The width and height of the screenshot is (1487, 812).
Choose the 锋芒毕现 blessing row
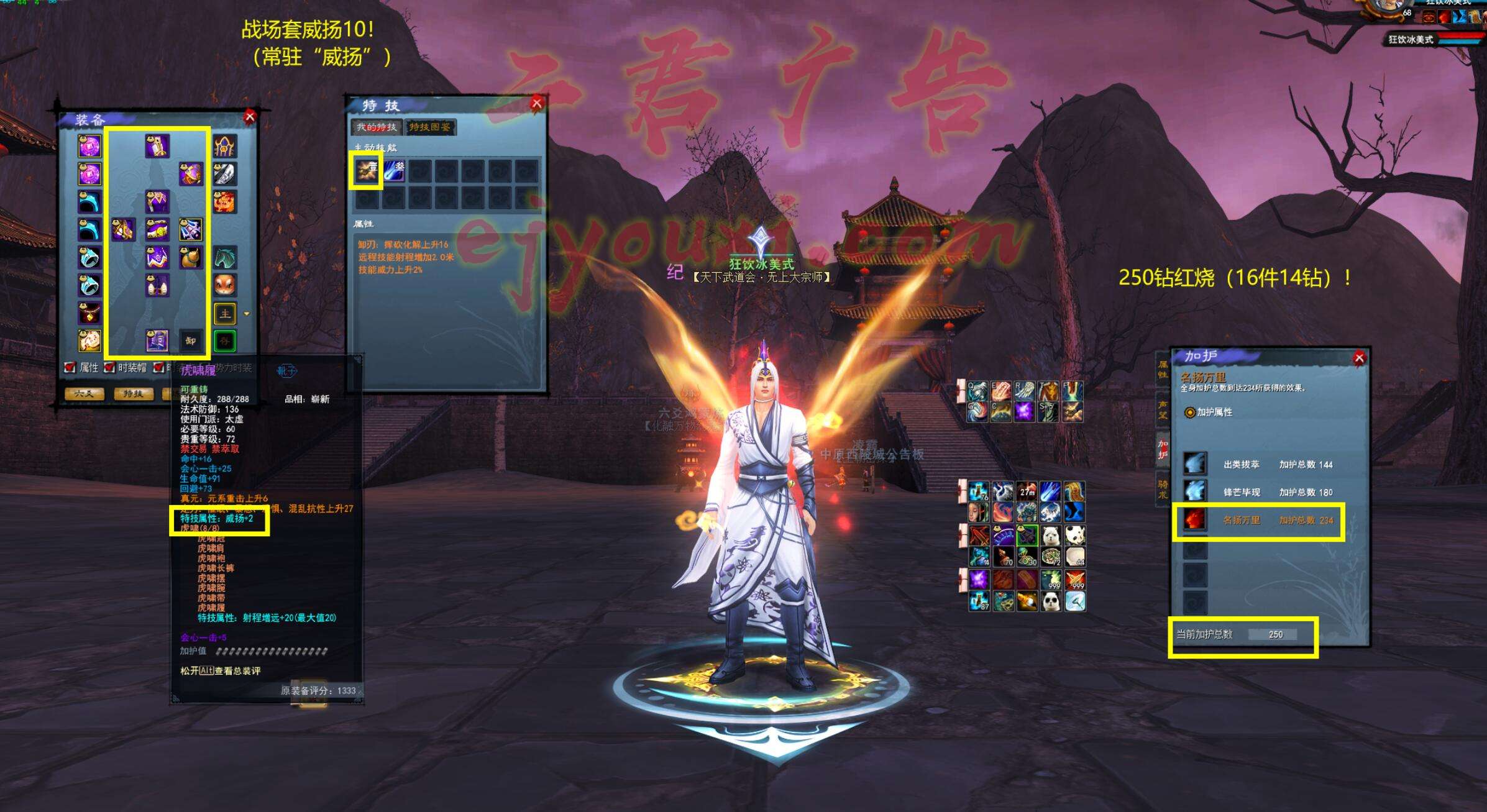coord(1261,492)
